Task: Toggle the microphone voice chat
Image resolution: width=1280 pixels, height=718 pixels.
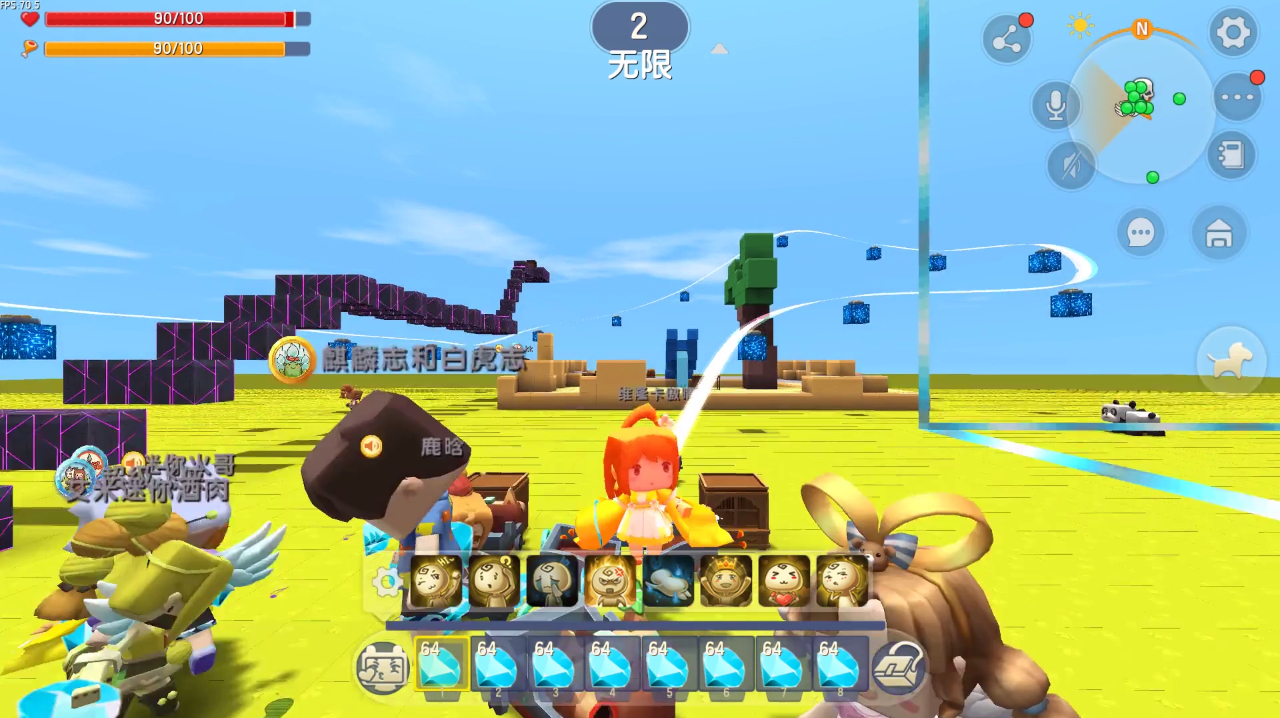Action: pyautogui.click(x=1056, y=104)
